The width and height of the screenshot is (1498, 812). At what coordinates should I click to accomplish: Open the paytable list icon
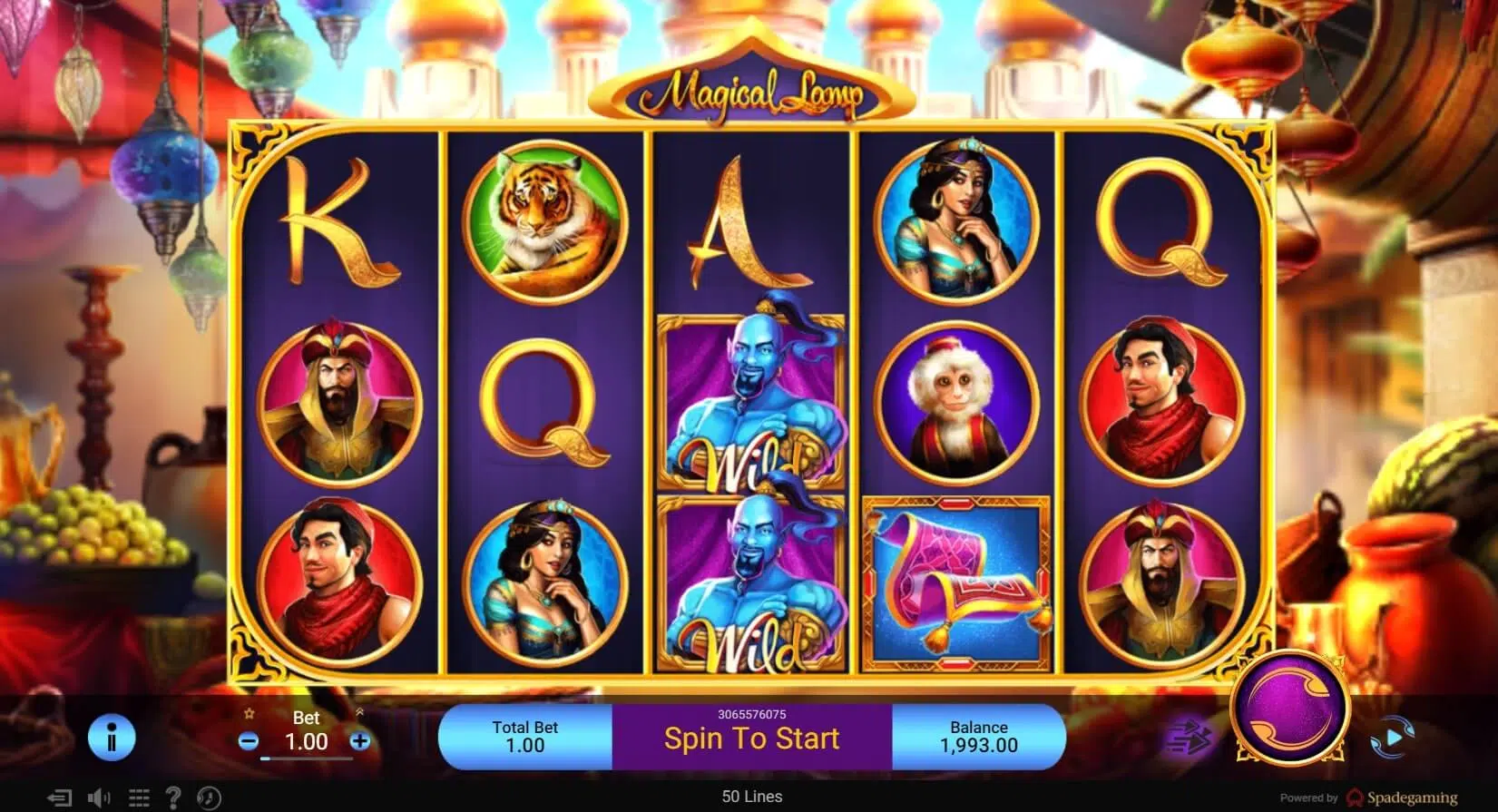coord(139,797)
